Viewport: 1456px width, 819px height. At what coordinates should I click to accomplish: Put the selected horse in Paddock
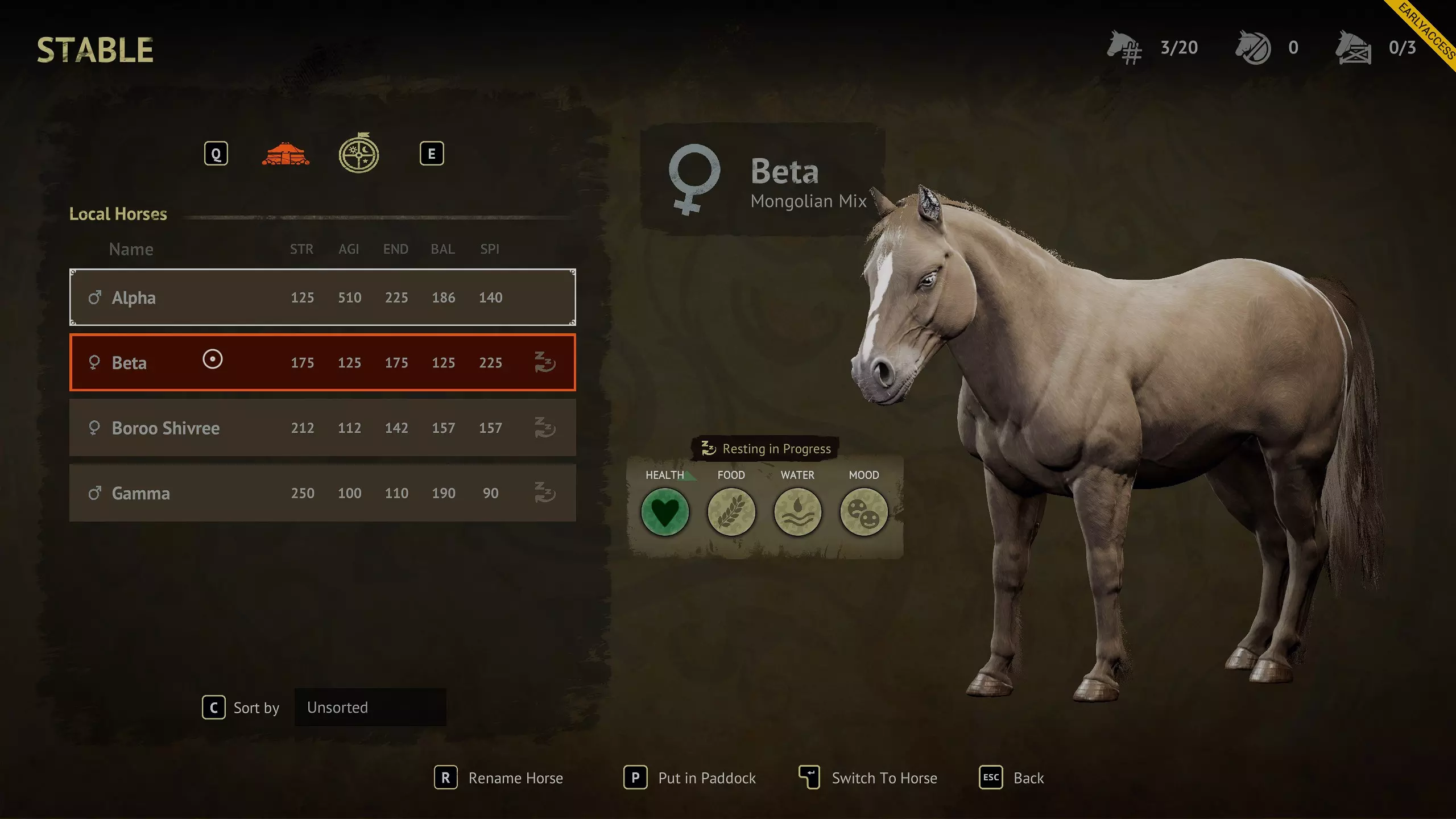tap(690, 778)
